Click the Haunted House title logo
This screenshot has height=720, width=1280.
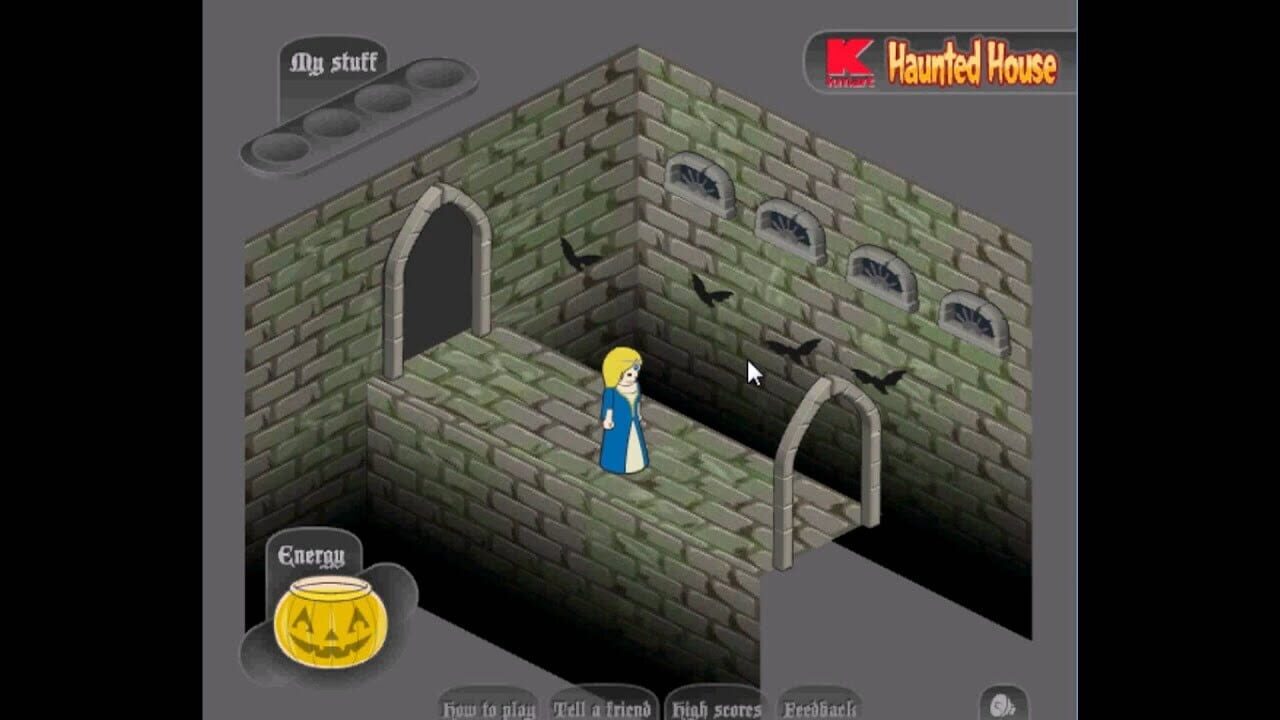coord(970,65)
